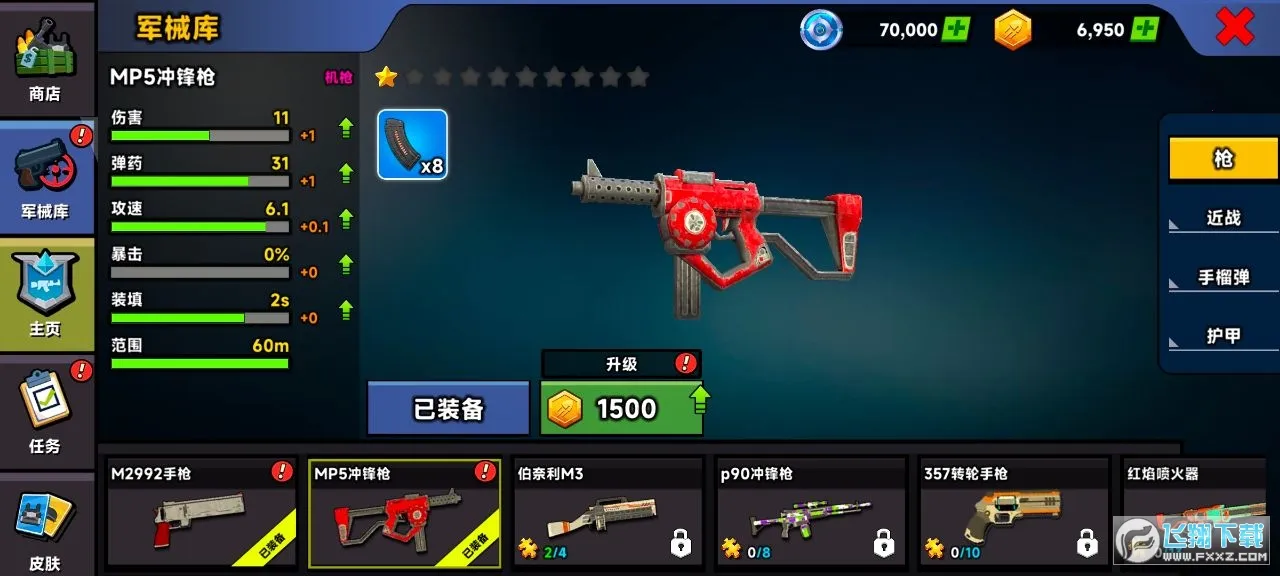Choose the locked p90冲锋枪 card
The width and height of the screenshot is (1280, 576).
811,513
